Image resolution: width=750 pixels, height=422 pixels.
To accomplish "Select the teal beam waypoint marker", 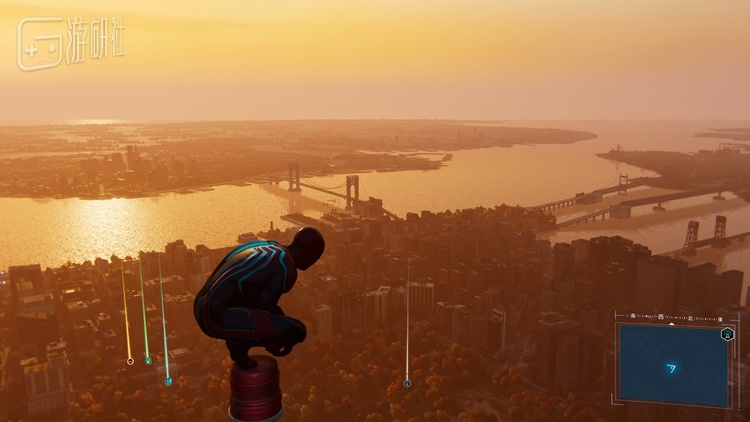I will click(x=168, y=381).
